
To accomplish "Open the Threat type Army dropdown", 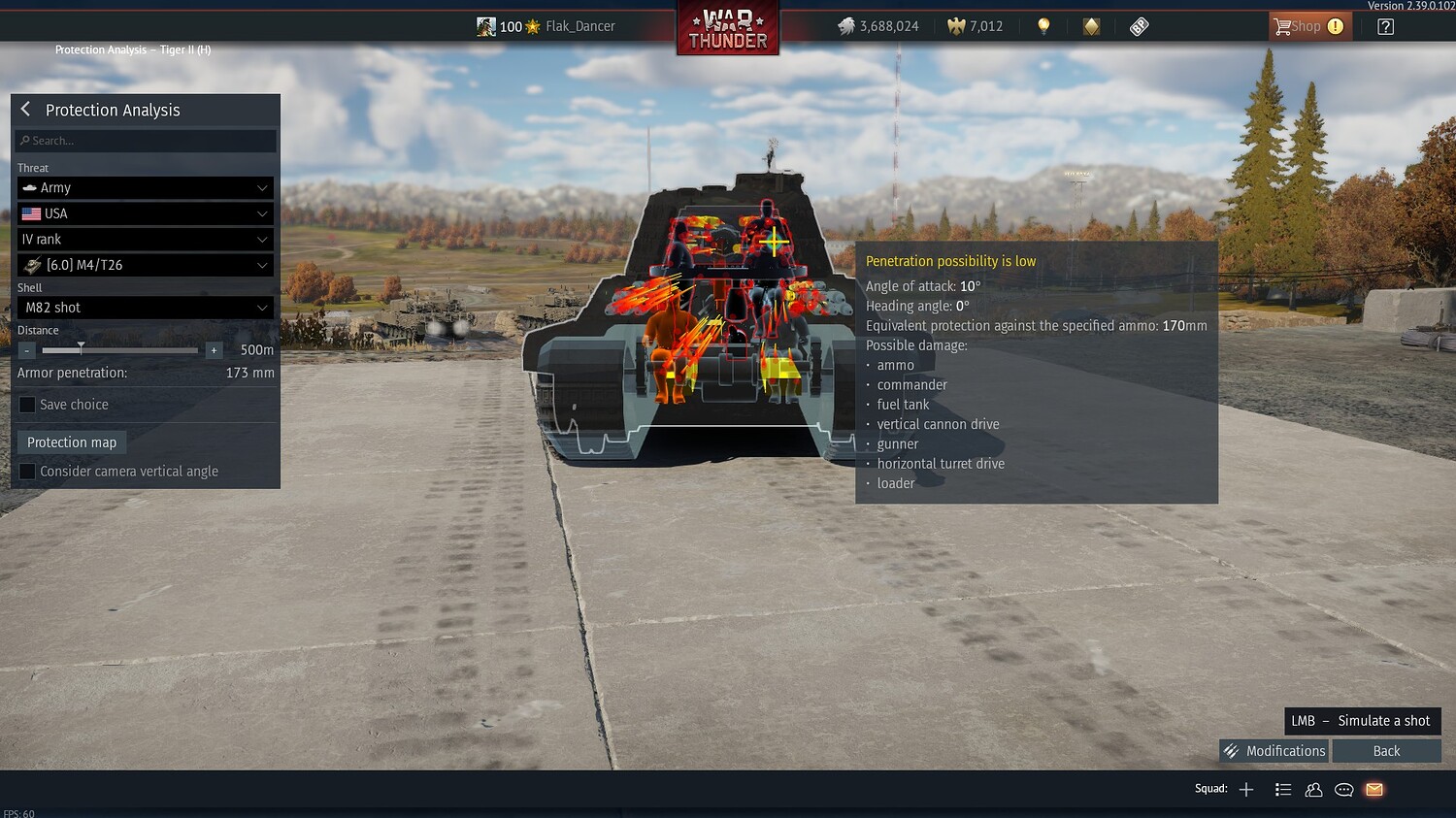I will pyautogui.click(x=145, y=187).
